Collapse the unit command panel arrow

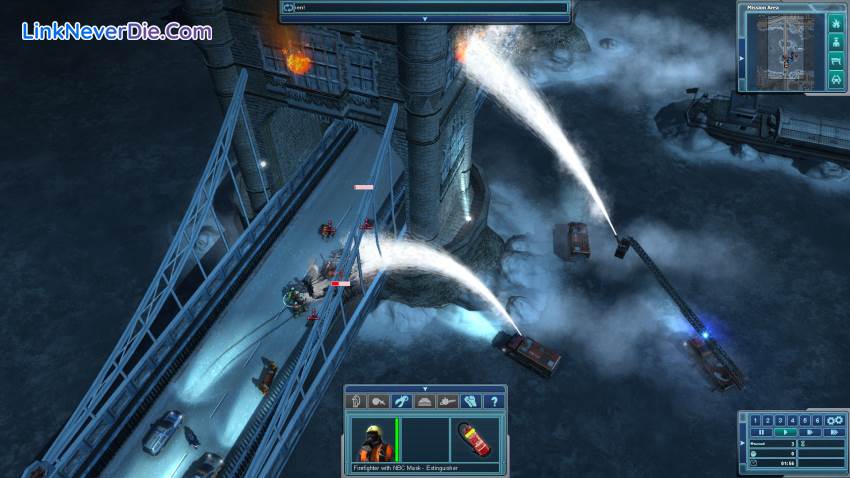click(x=425, y=388)
